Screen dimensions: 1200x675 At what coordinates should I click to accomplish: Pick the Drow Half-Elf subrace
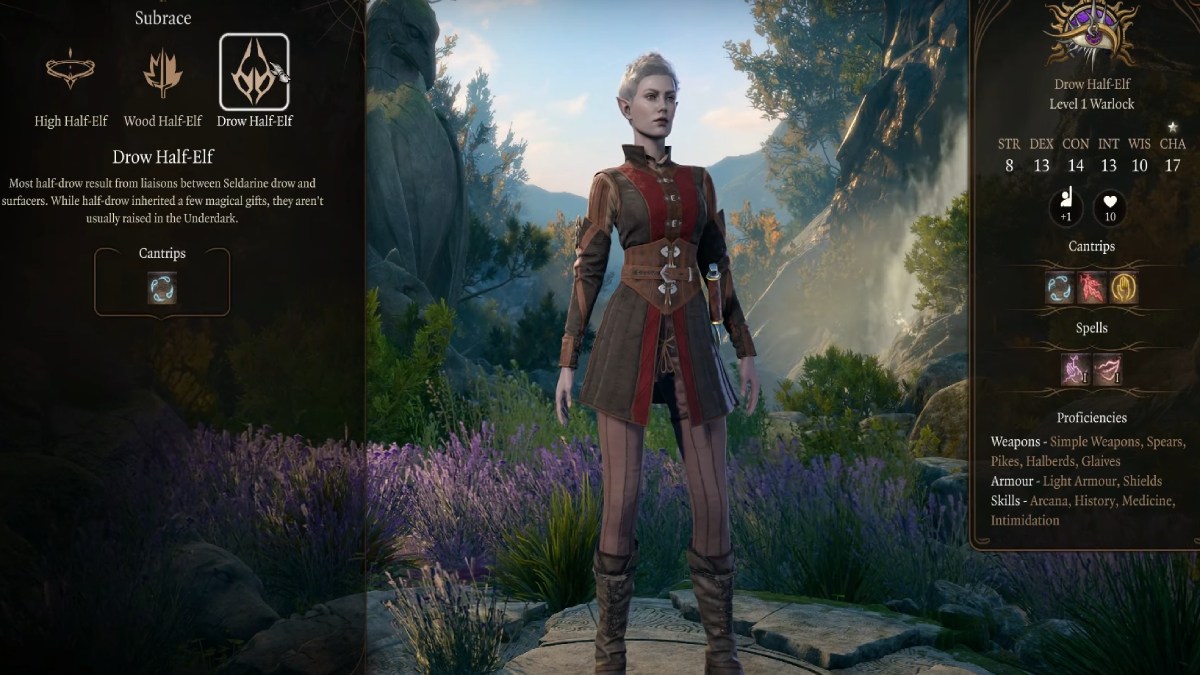[254, 72]
